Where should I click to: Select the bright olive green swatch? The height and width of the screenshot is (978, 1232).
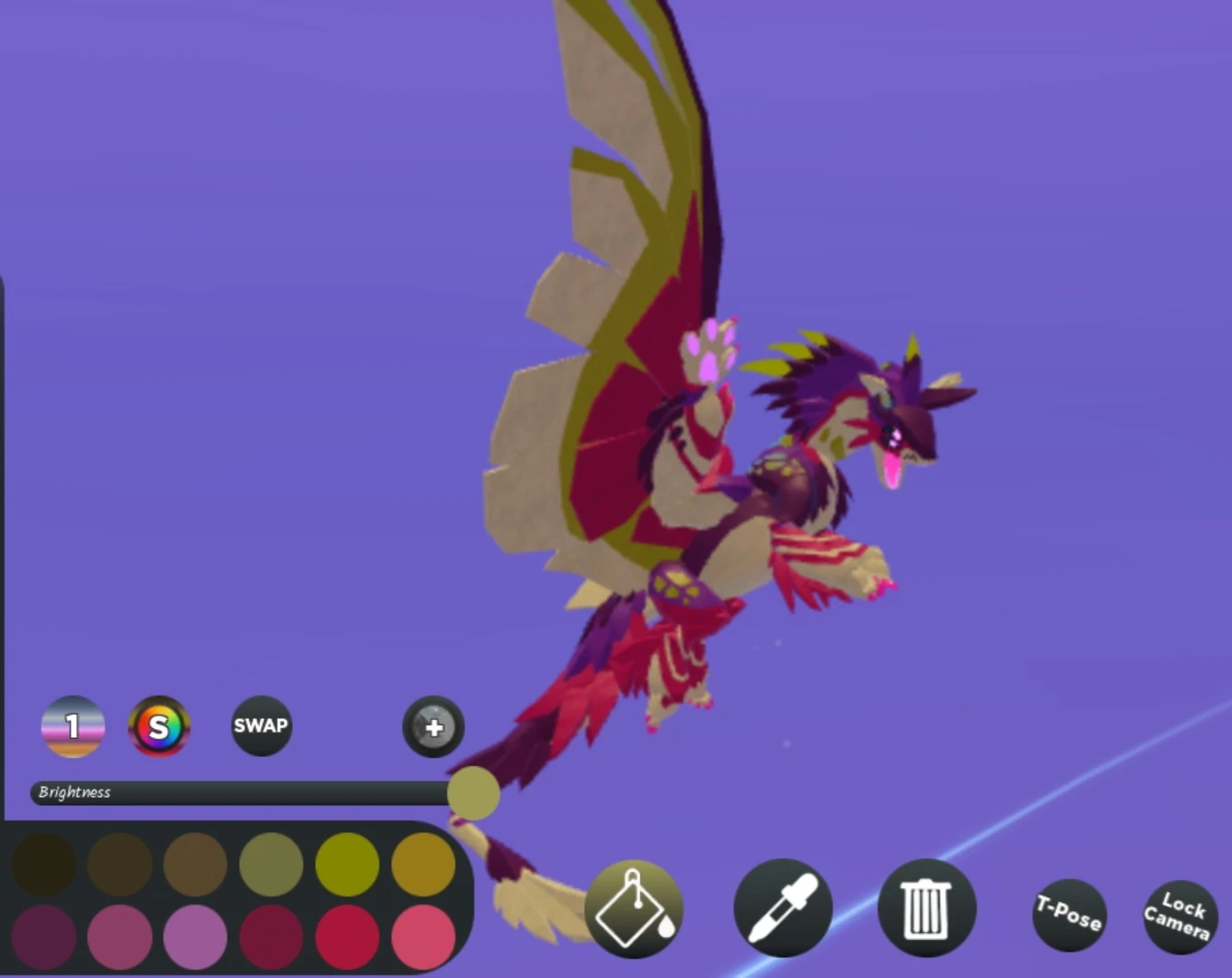347,865
